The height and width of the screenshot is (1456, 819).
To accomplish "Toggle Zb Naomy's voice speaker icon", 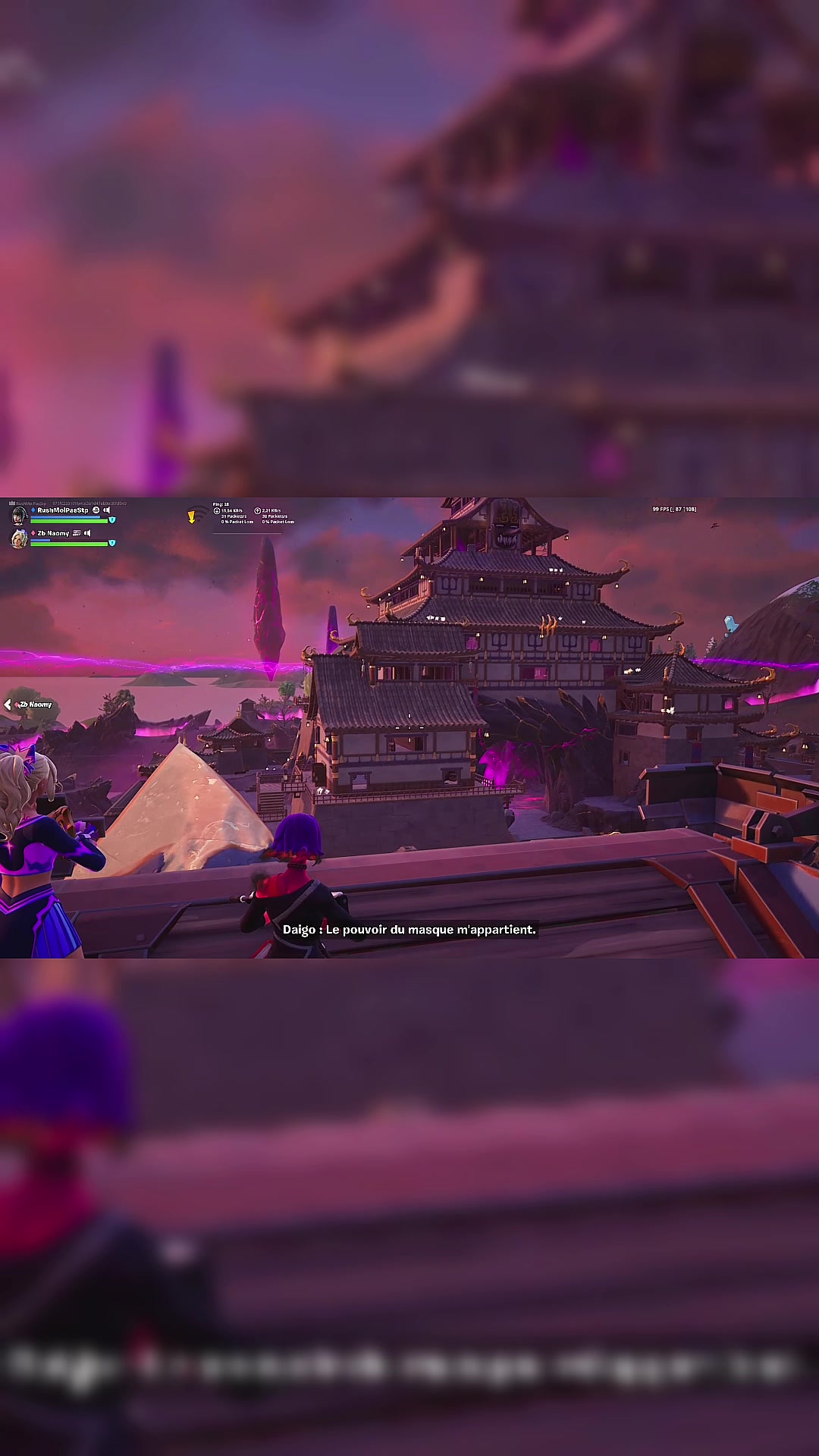I will point(88,533).
